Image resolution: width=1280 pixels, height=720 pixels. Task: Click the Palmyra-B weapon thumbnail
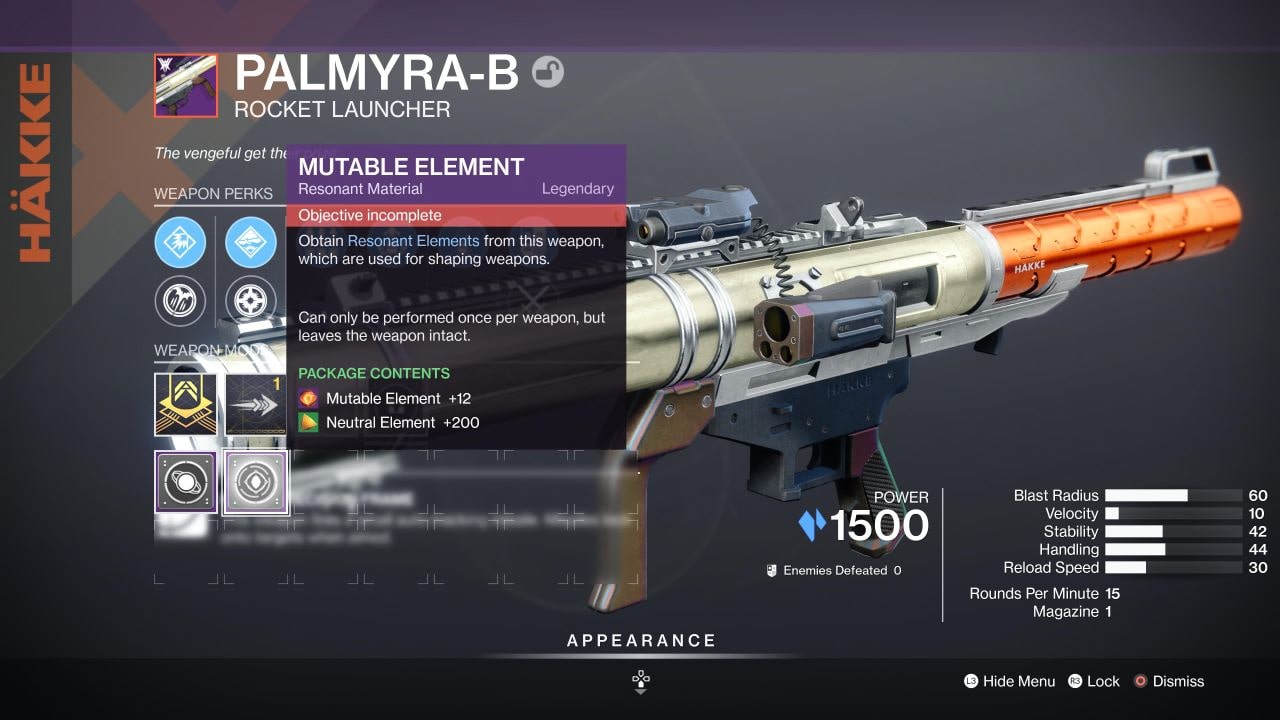pos(185,85)
